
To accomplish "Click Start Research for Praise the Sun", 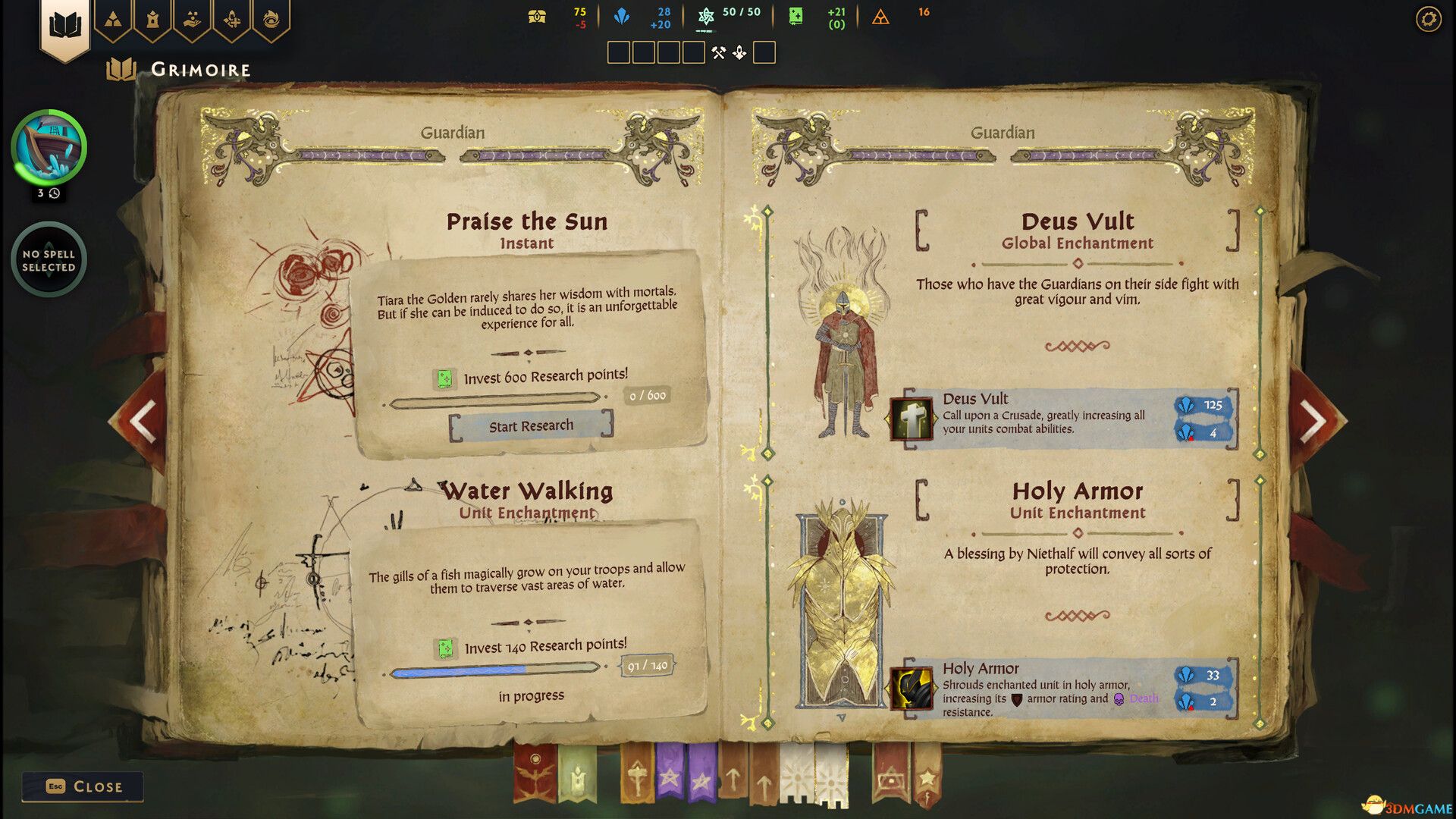I will [x=531, y=425].
